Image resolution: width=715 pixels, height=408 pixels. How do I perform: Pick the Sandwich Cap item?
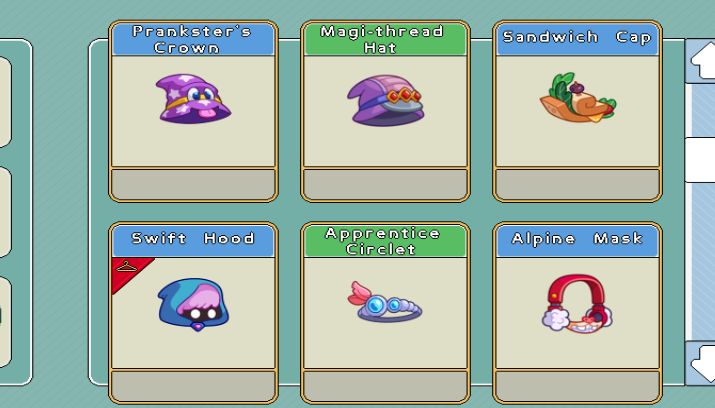(577, 110)
